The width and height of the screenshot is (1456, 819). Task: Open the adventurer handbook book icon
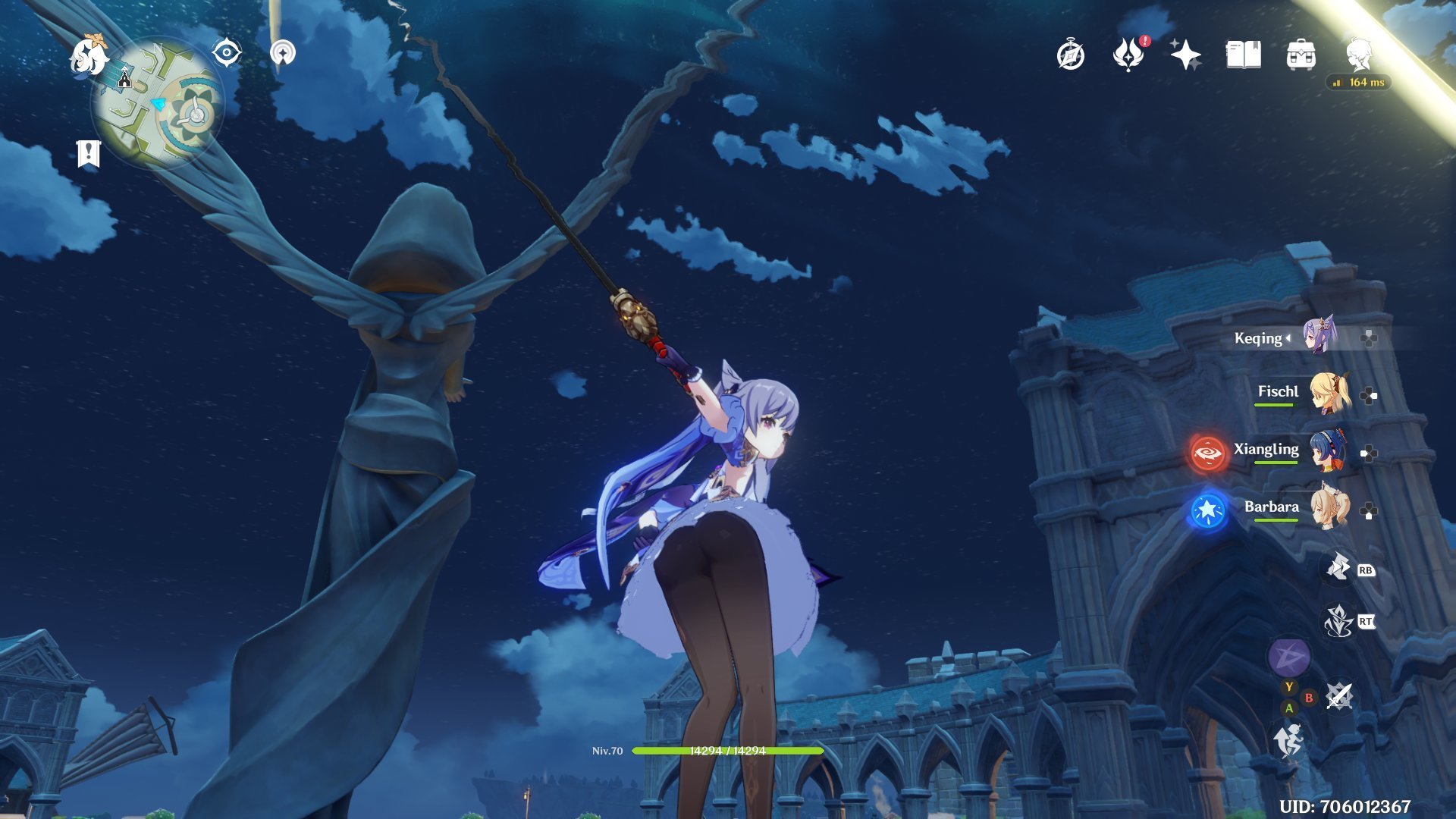pos(1243,55)
